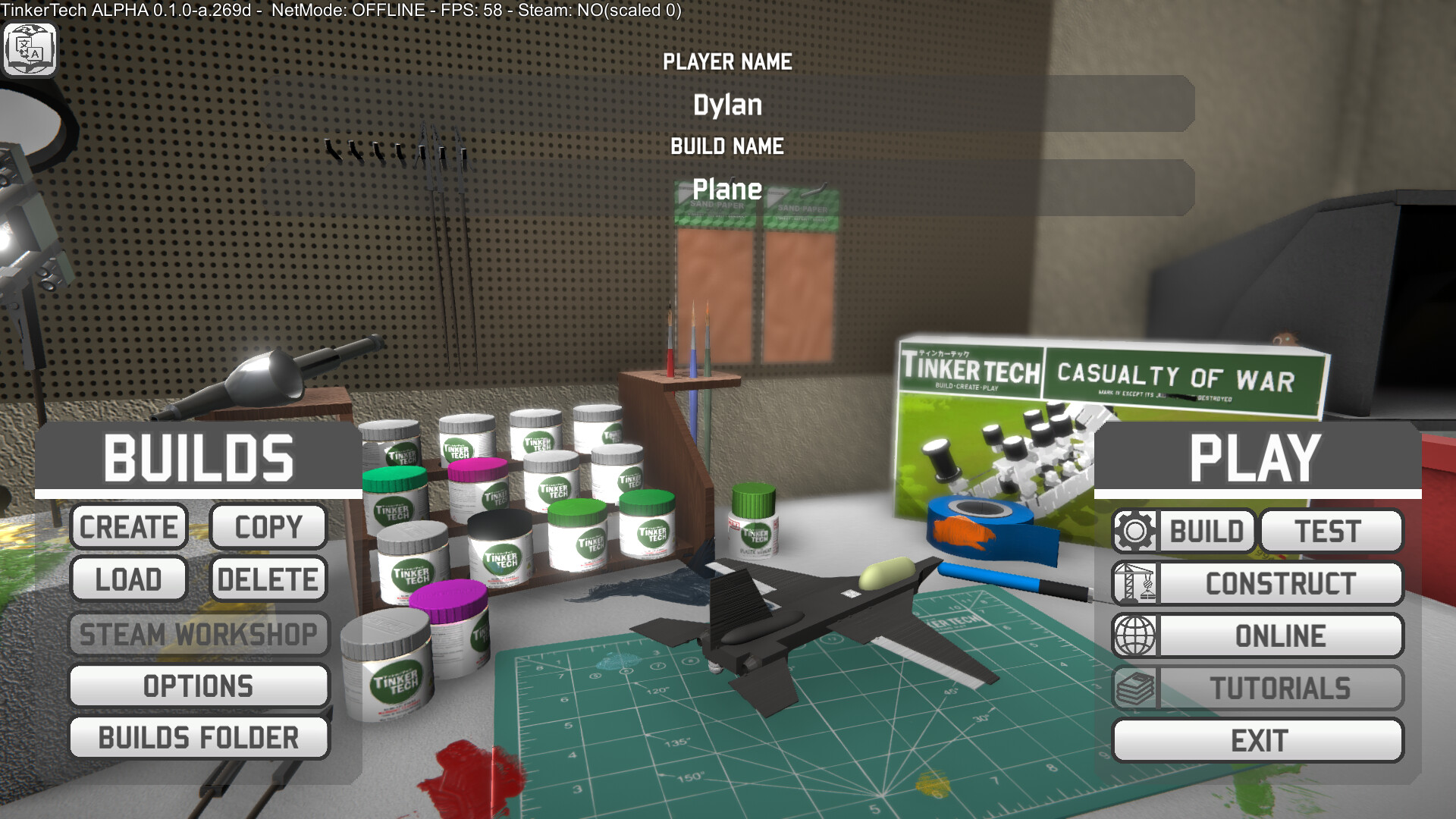This screenshot has height=819, width=1456.
Task: Select the gear icon beside BUILD
Action: point(1135,531)
